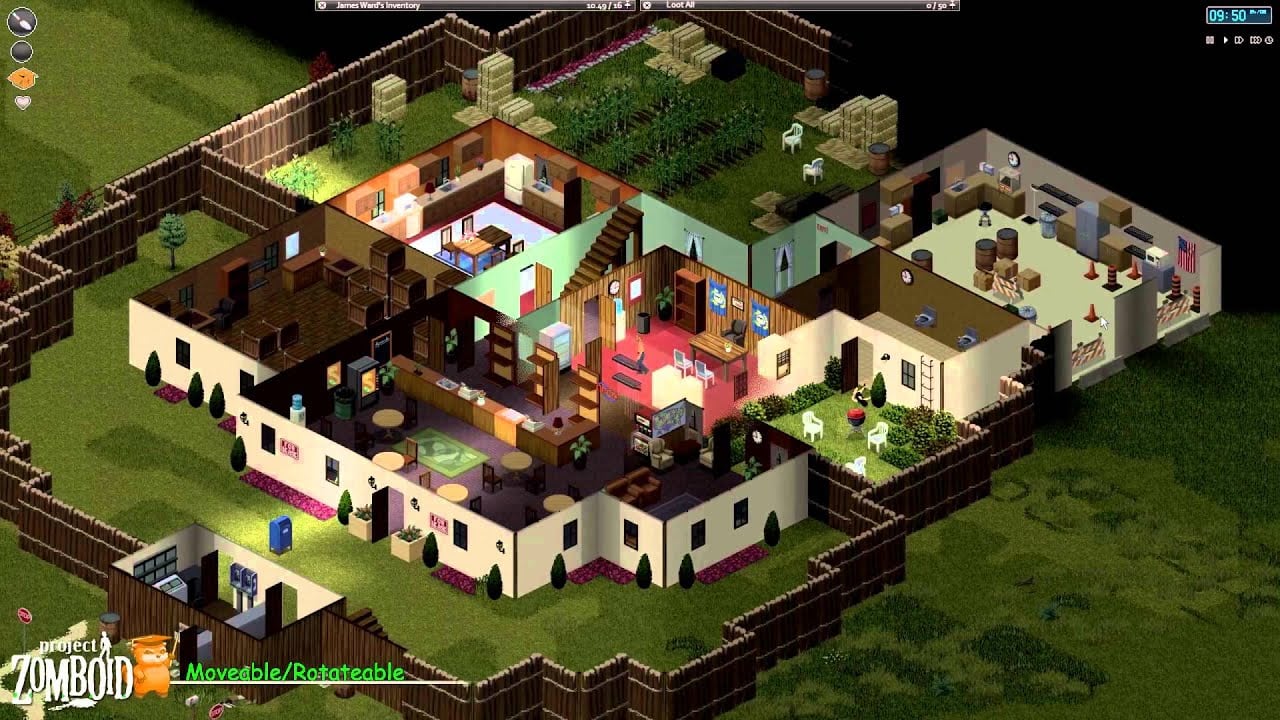This screenshot has height=720, width=1280.
Task: Pause the game with the pause icon
Action: click(x=1210, y=40)
